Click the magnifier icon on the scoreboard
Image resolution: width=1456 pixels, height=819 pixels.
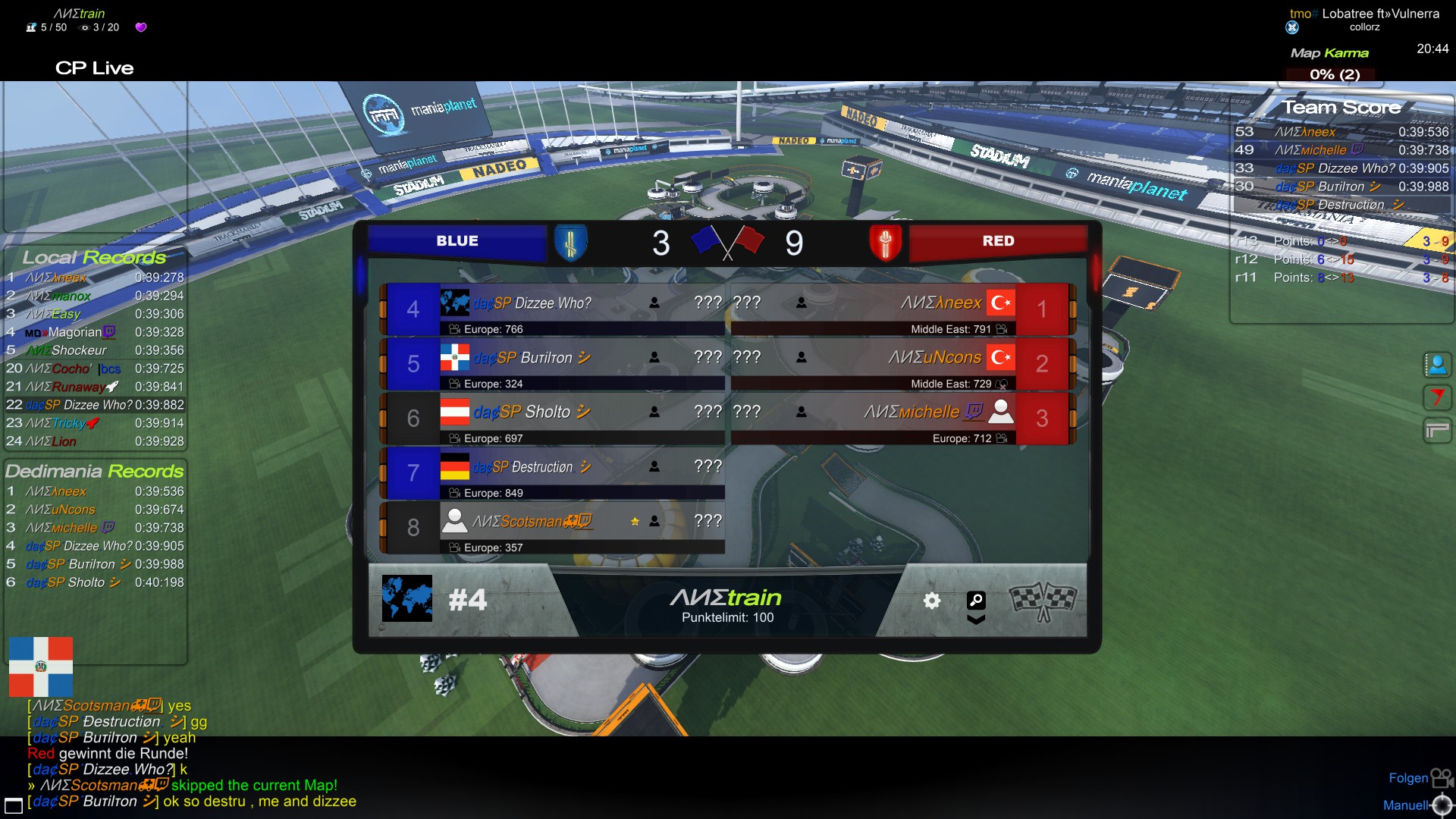[976, 601]
